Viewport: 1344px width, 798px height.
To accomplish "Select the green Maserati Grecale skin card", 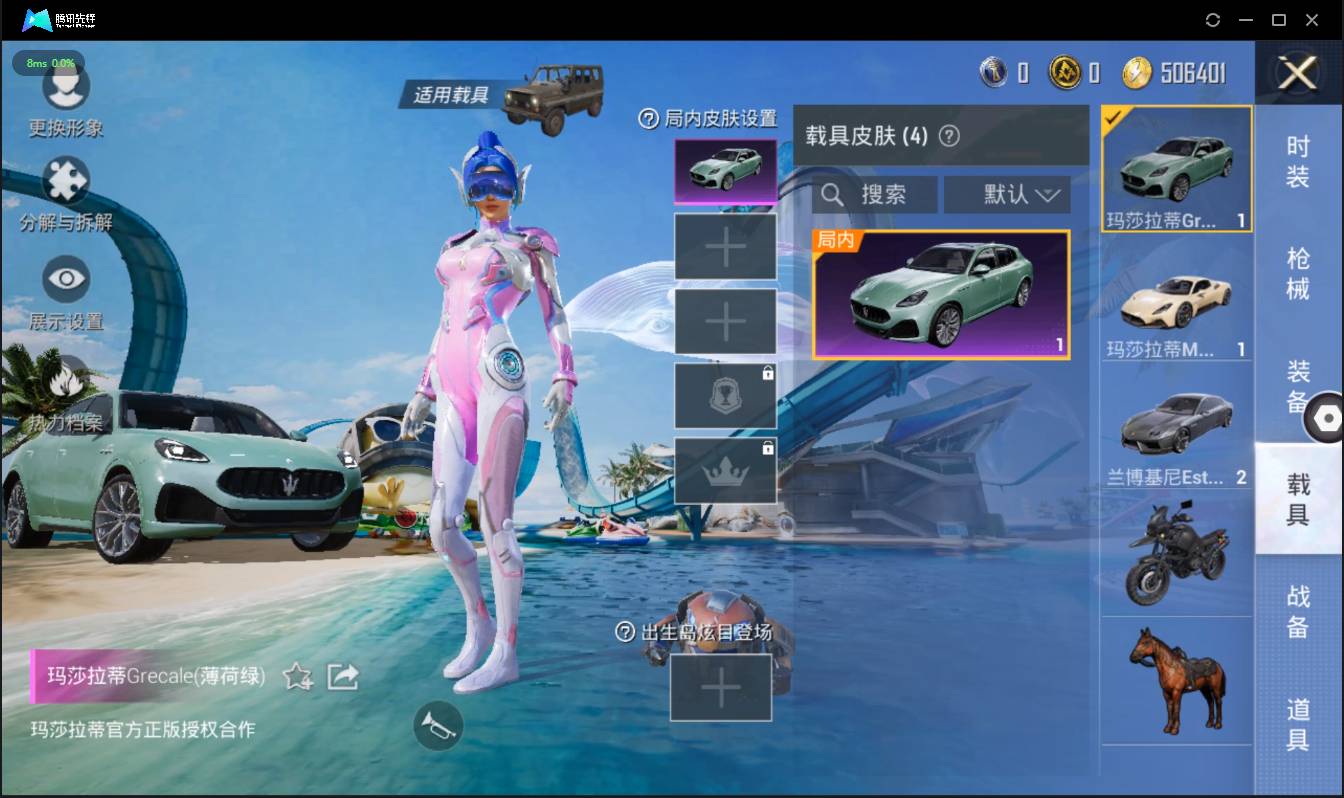I will 941,295.
